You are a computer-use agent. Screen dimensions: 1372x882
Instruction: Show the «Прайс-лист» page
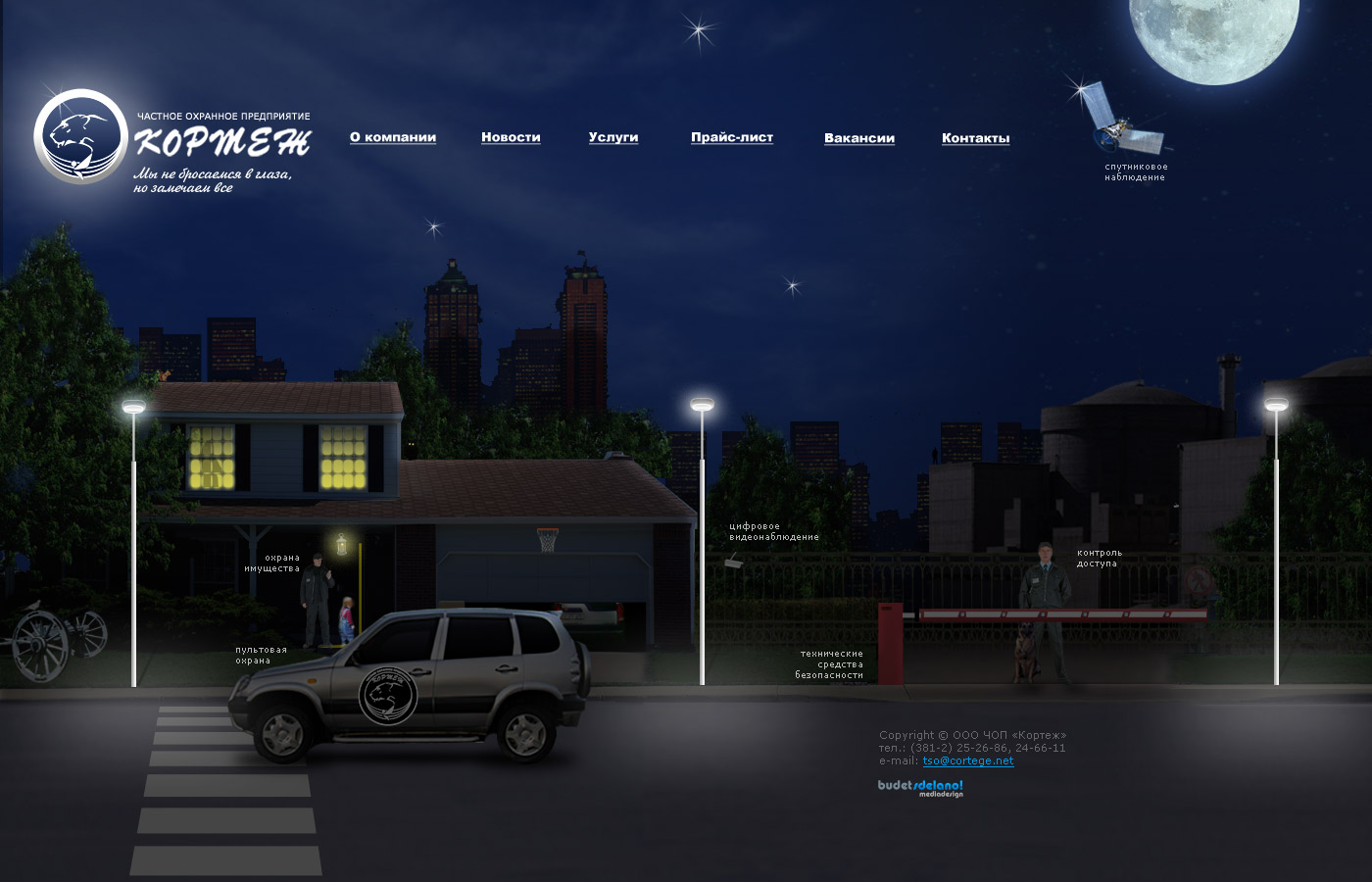732,137
